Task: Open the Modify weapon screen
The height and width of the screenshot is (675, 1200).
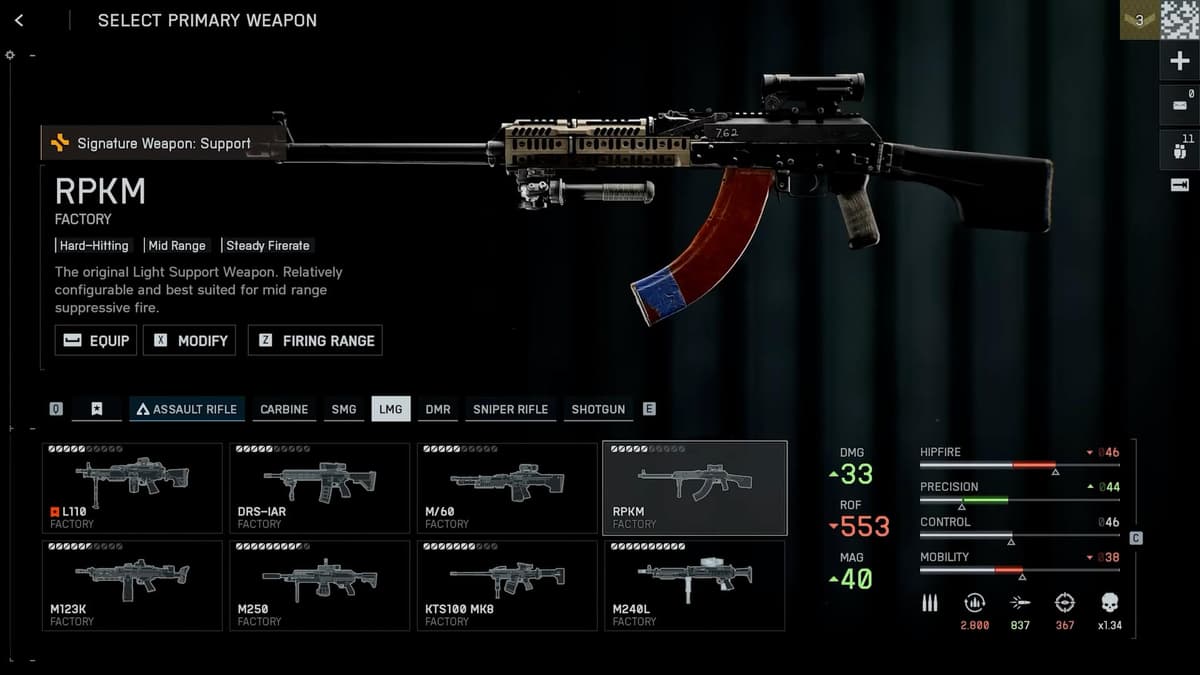Action: pyautogui.click(x=190, y=340)
